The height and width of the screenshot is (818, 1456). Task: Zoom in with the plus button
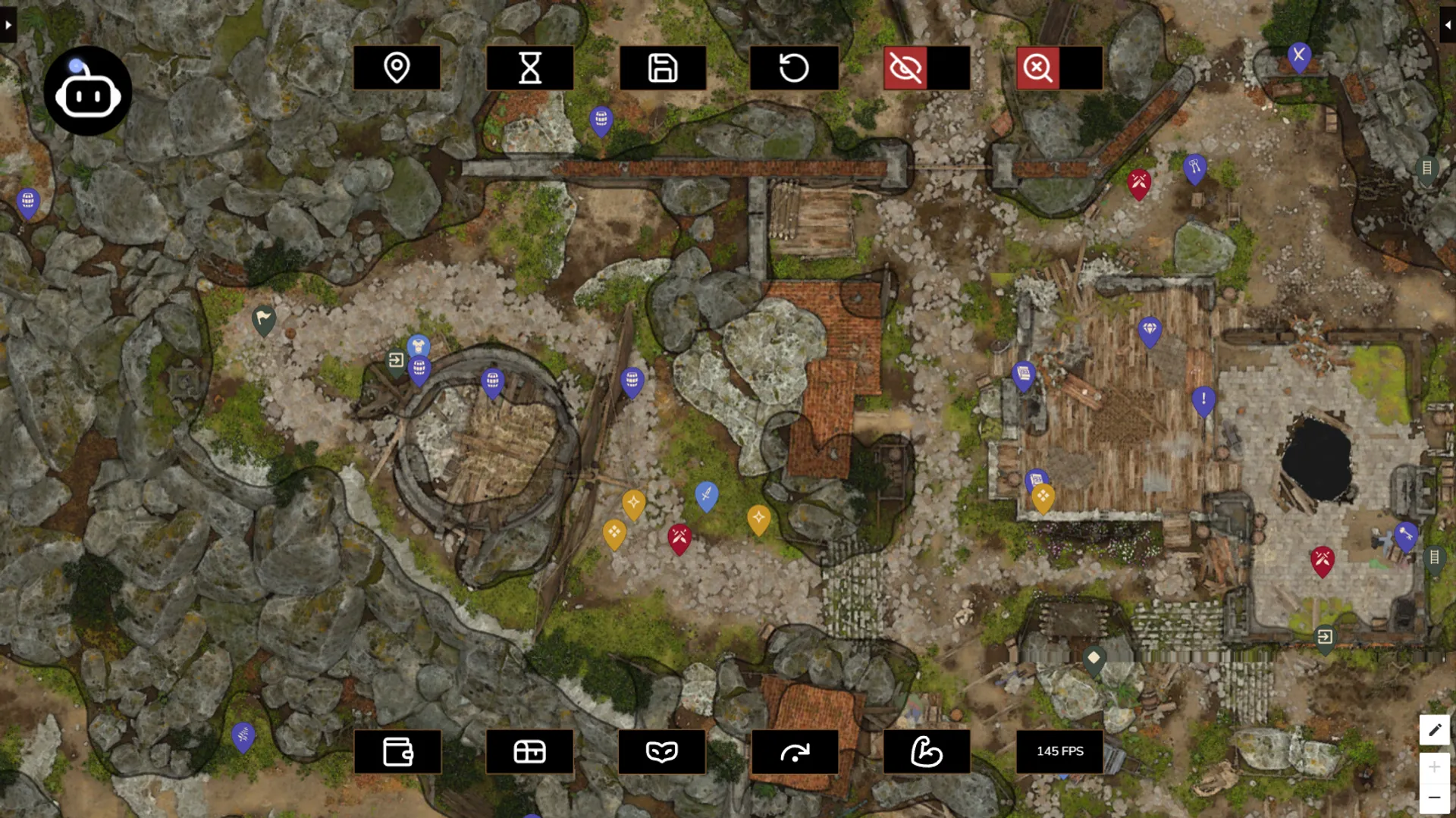point(1434,767)
